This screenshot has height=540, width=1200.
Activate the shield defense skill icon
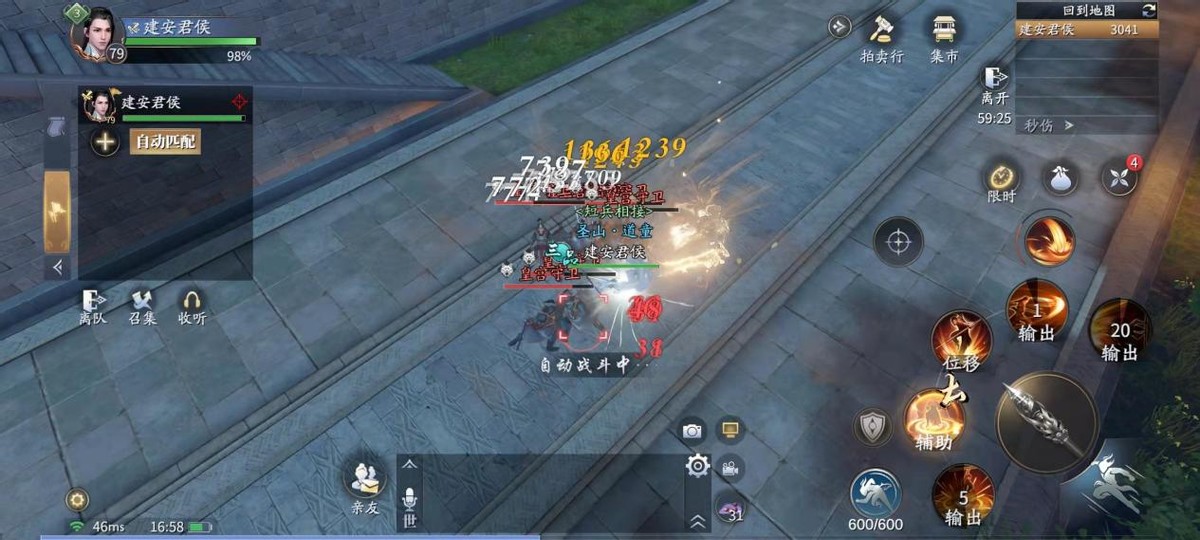tap(872, 426)
